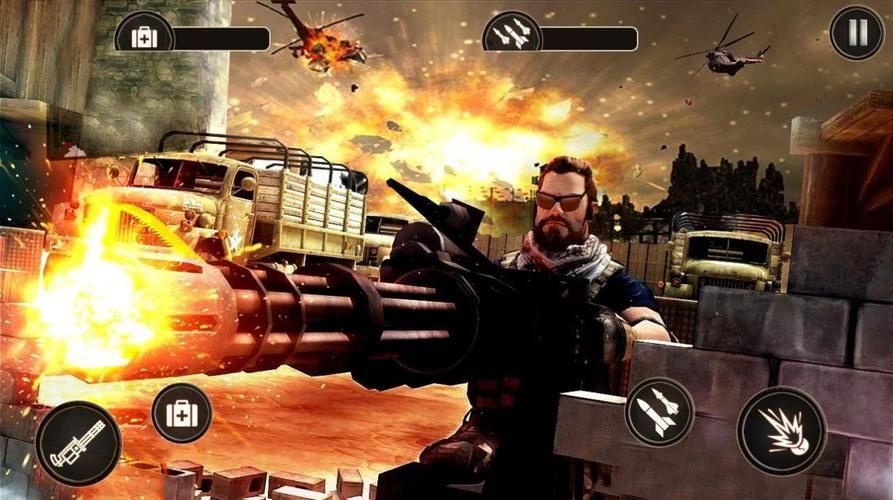Screen dimensions: 893x500
Task: Fire the minigun weapon button
Action: pos(78,443)
